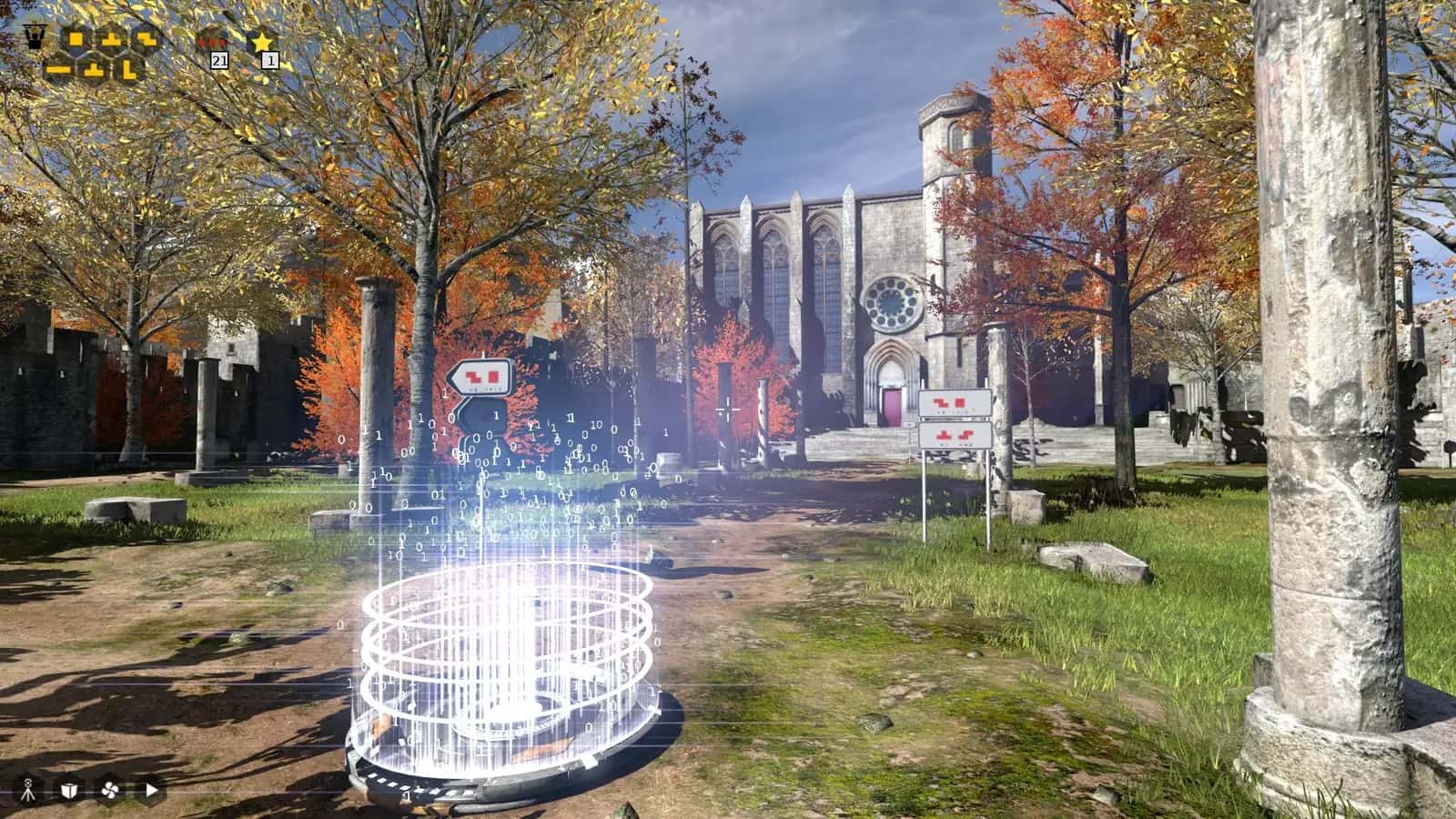The height and width of the screenshot is (819, 1456).
Task: Click the first T-shaped tetromino sigil in the HUD
Action: coord(113,37)
